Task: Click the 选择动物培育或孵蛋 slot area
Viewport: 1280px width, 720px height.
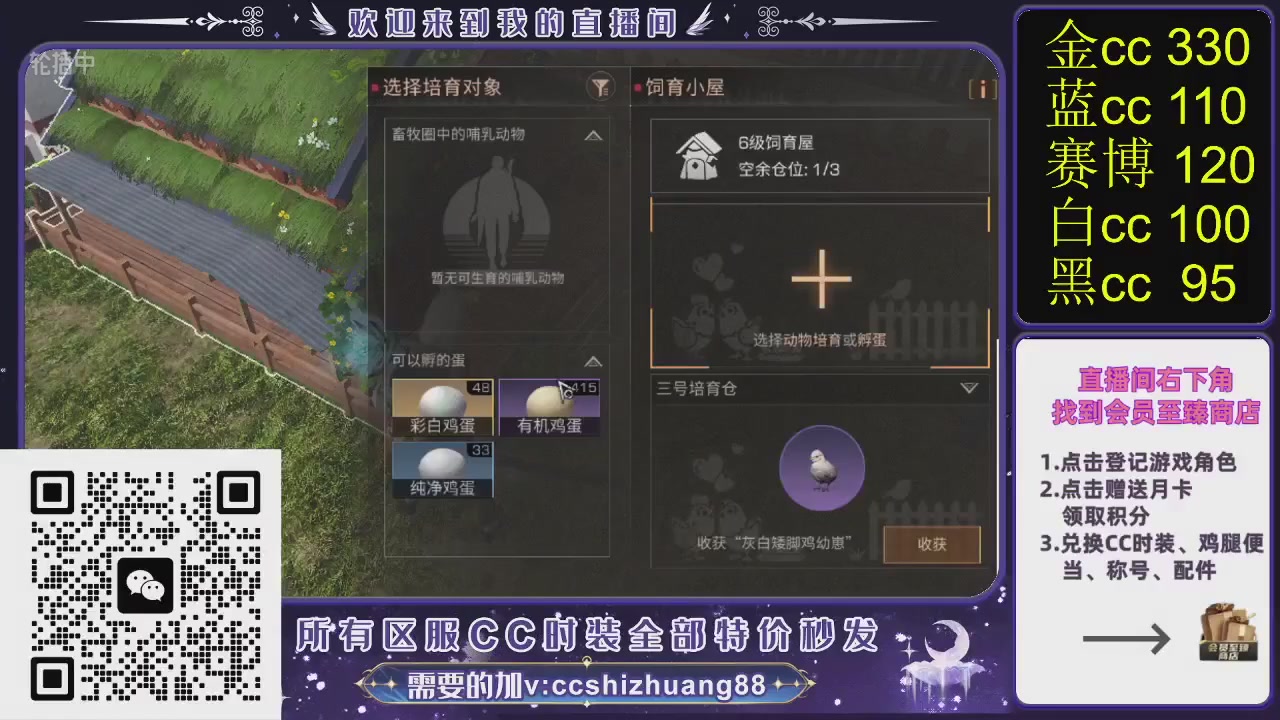Action: [x=820, y=340]
